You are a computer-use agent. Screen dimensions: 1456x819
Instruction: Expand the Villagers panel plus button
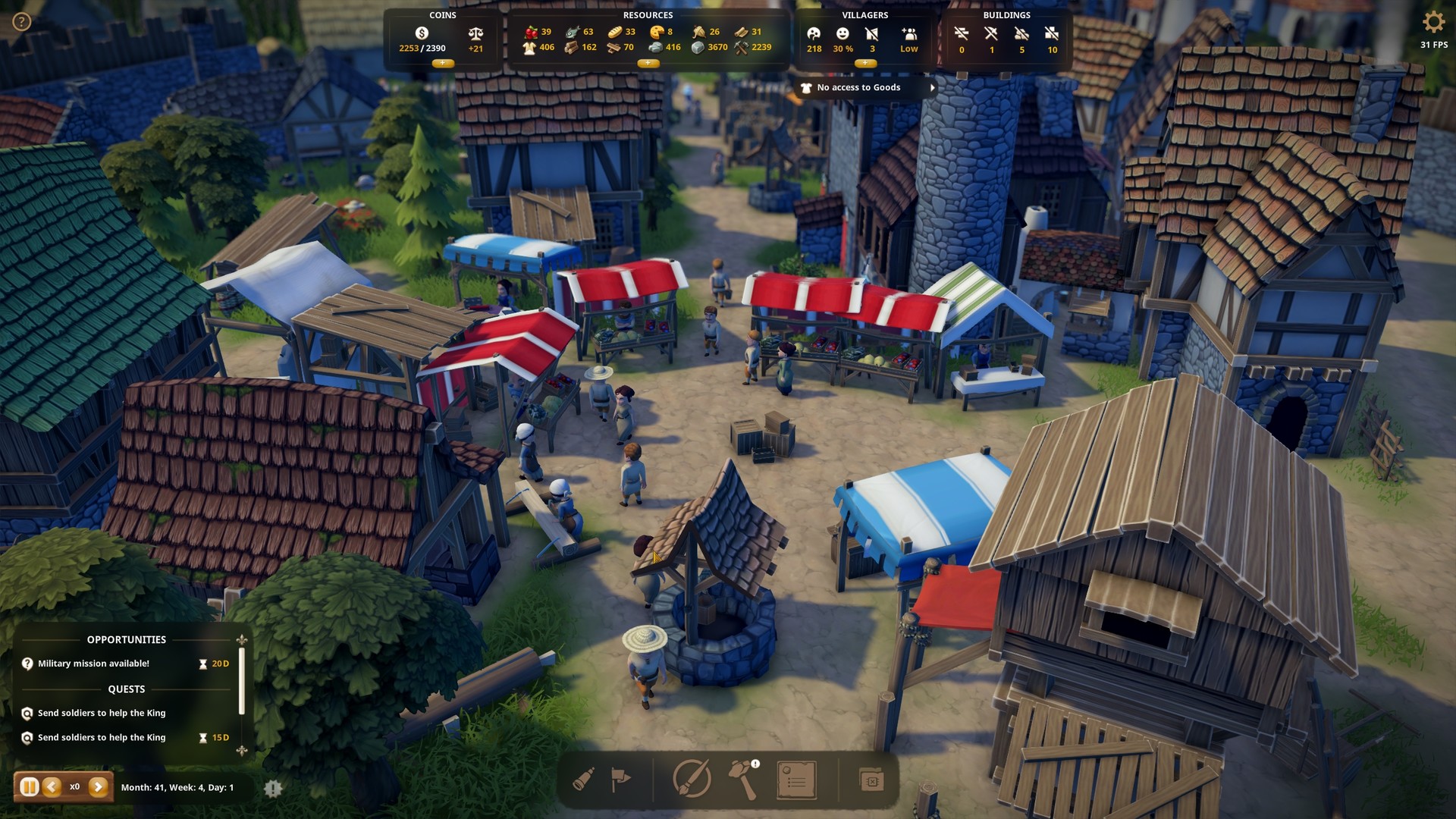864,64
